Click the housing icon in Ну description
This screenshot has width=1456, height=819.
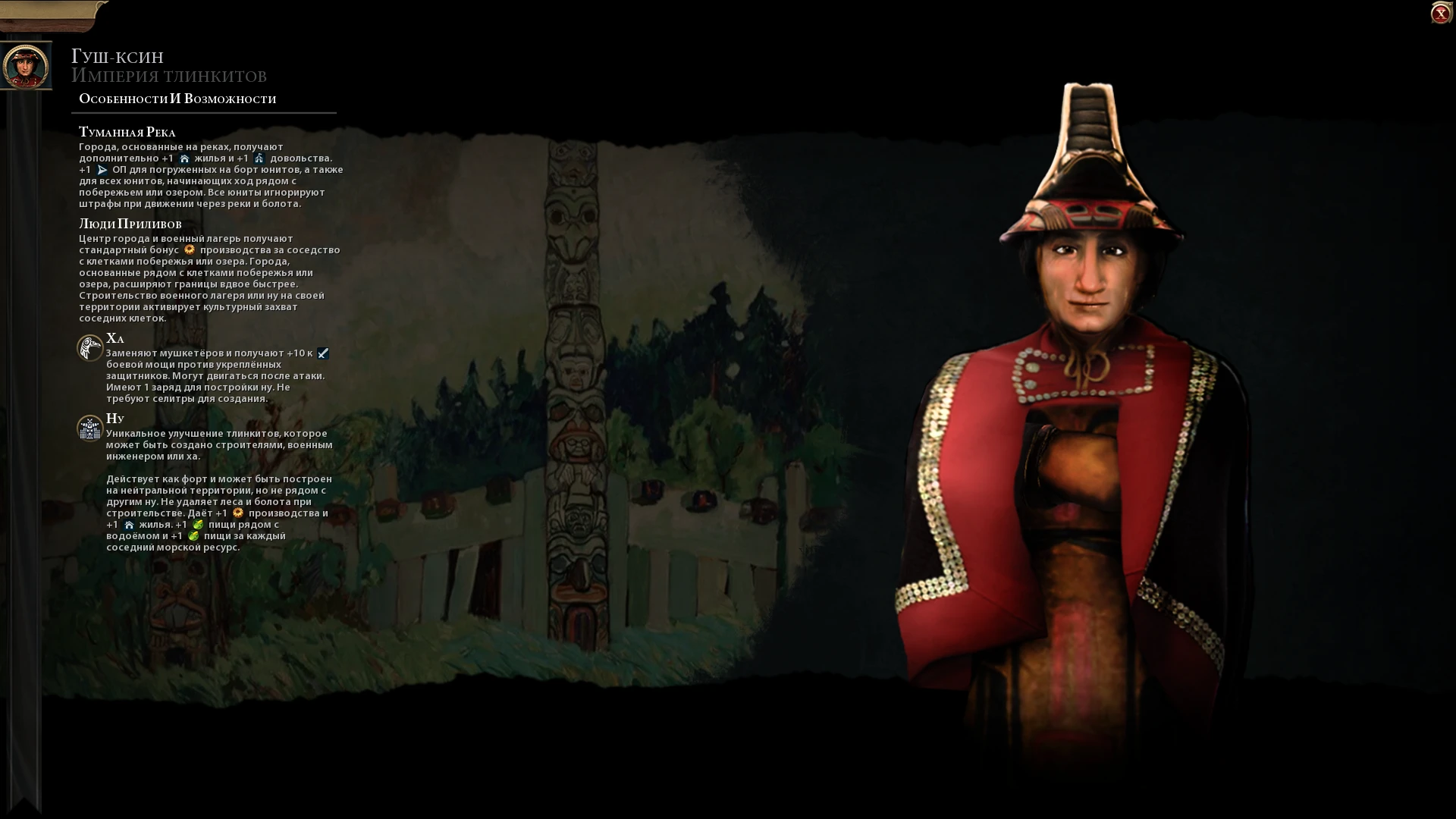[130, 526]
